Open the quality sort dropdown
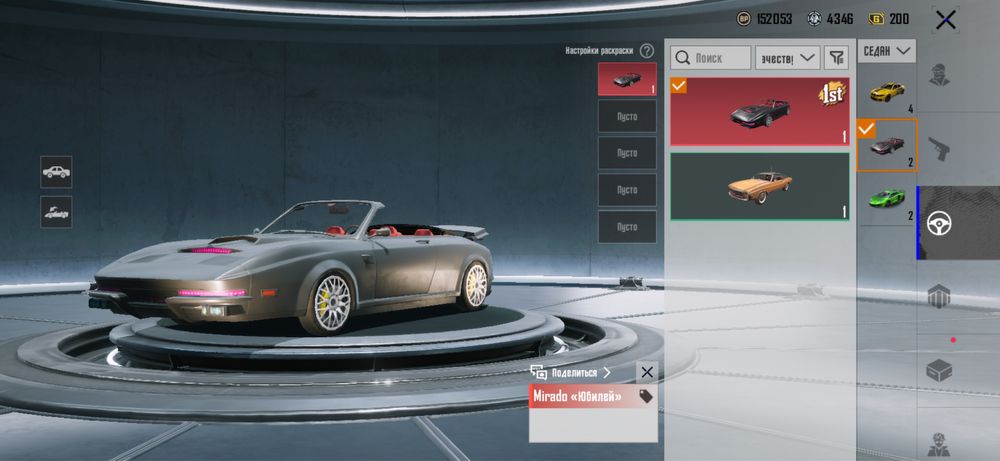 tap(787, 58)
